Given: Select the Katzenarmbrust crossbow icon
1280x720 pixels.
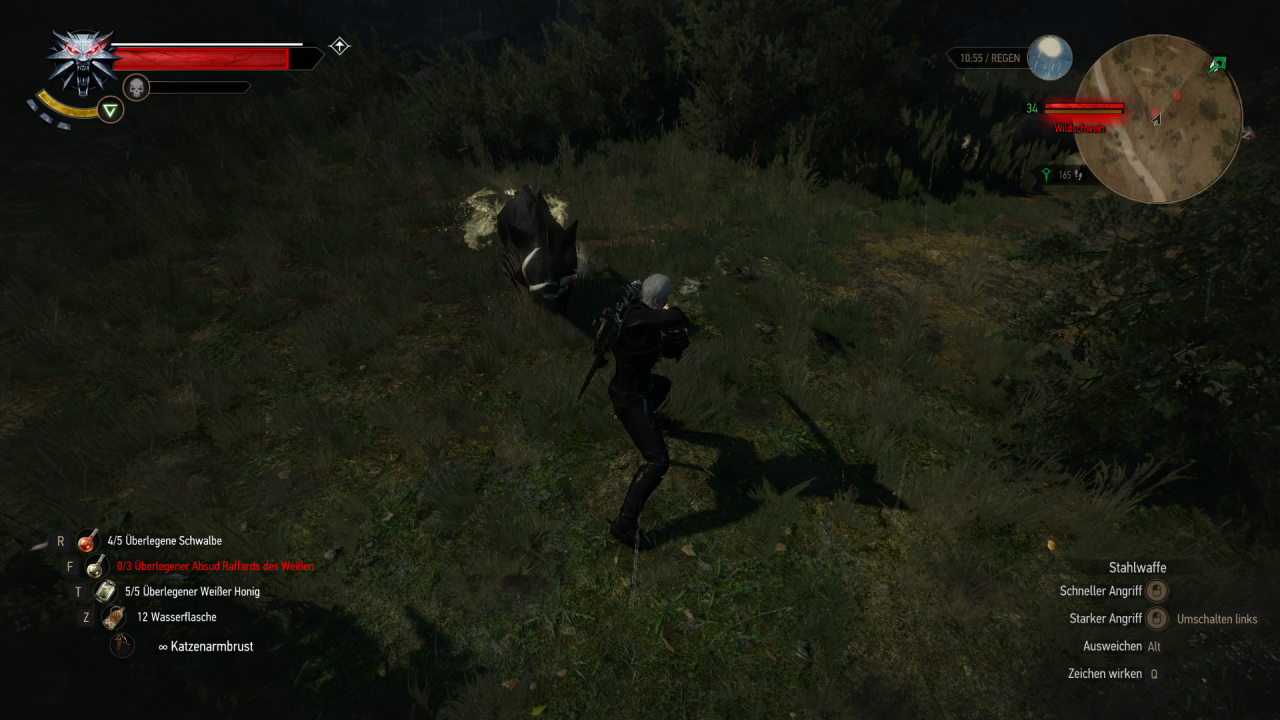Looking at the screenshot, I should (x=122, y=646).
